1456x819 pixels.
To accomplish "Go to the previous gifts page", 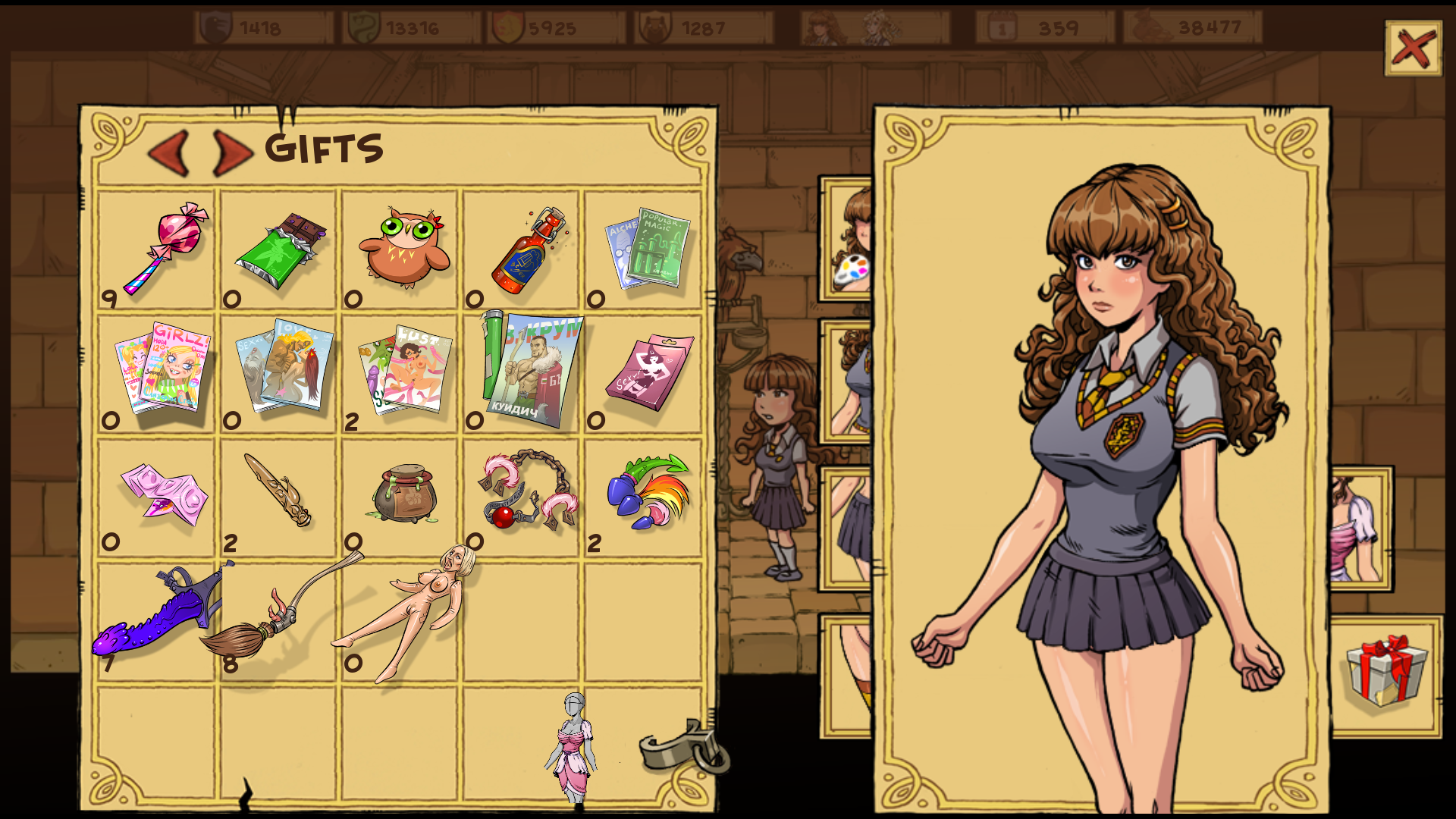I will click(169, 152).
